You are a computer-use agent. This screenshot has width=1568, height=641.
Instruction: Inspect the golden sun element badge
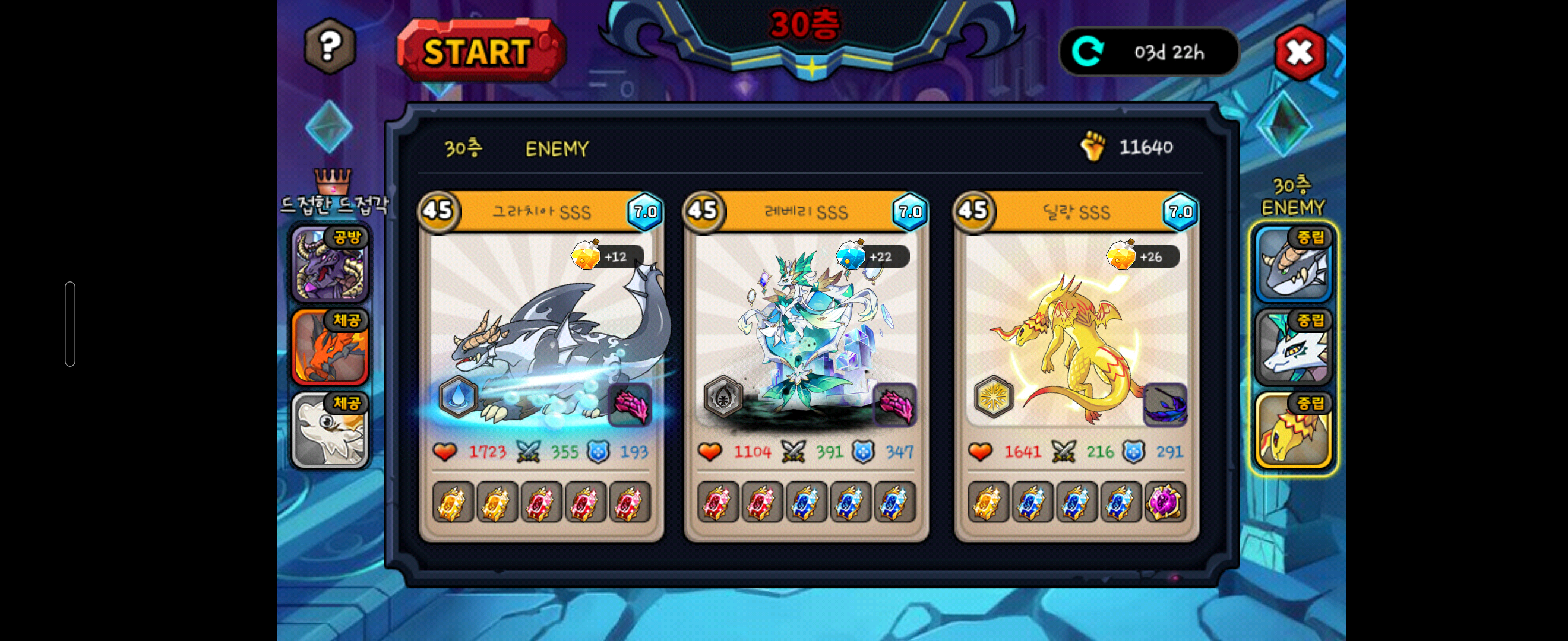pos(993,396)
